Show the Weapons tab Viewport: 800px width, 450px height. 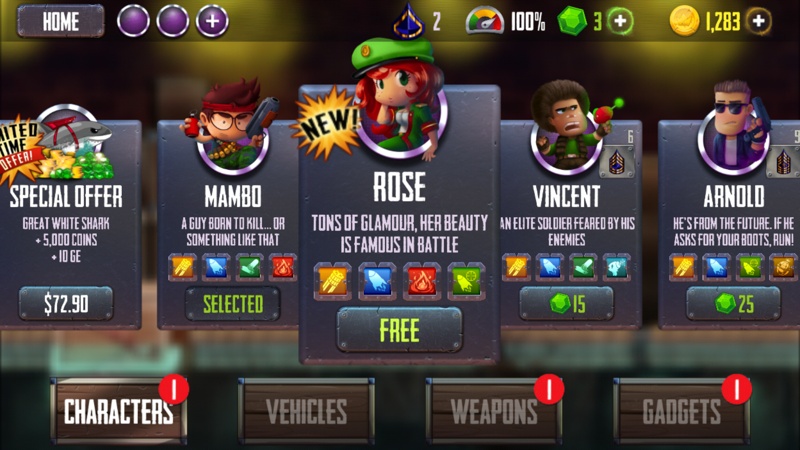pos(494,411)
